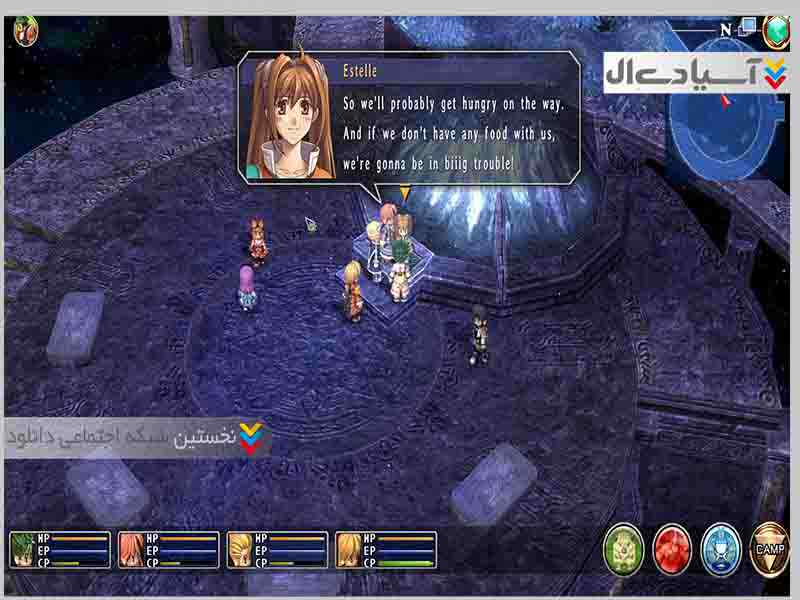Click the green gem icon above minimap
The image size is (800, 600).
coord(775,31)
